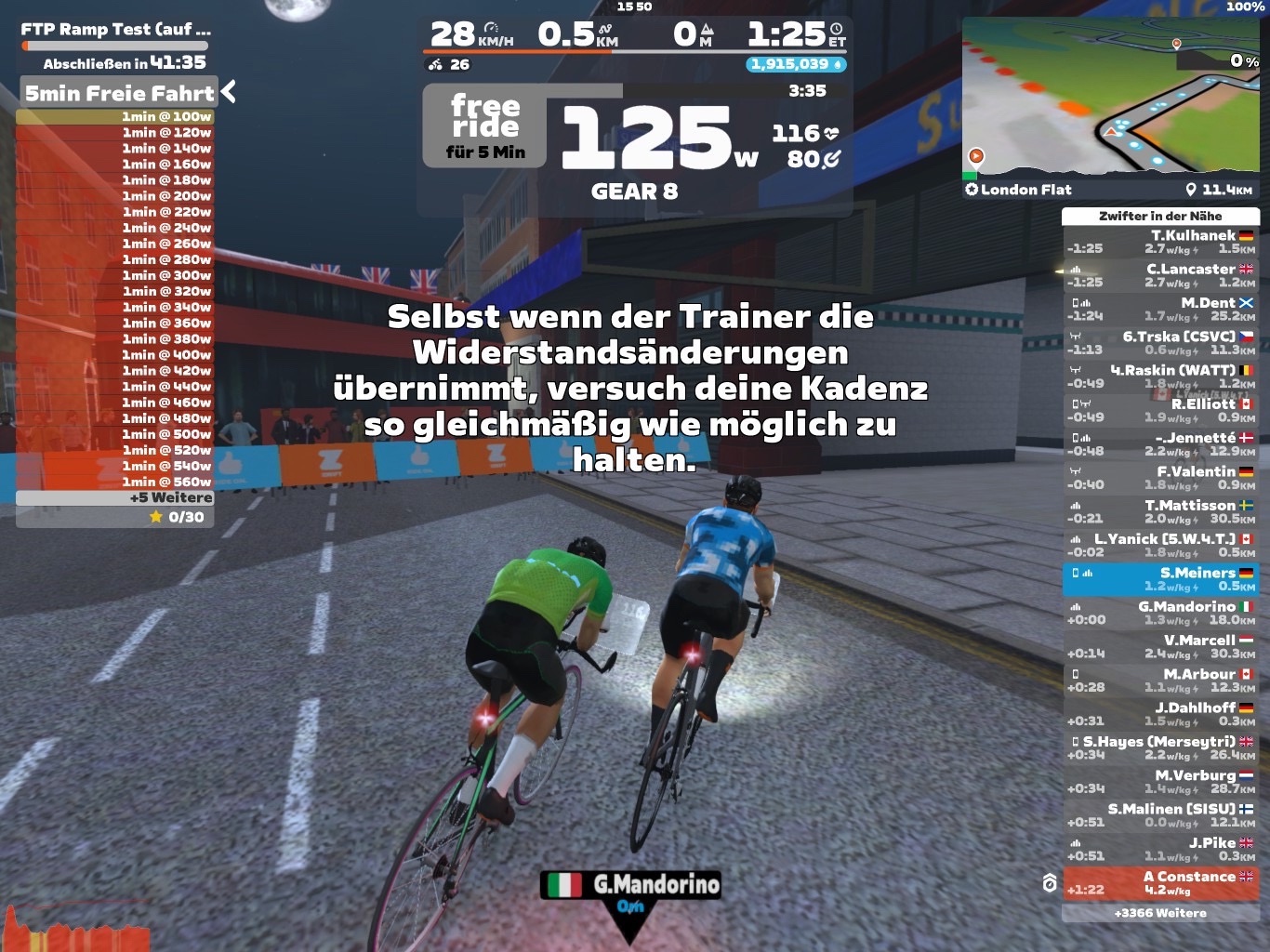Select V.Marcell's row
The width and height of the screenshot is (1270, 952).
1160,646
